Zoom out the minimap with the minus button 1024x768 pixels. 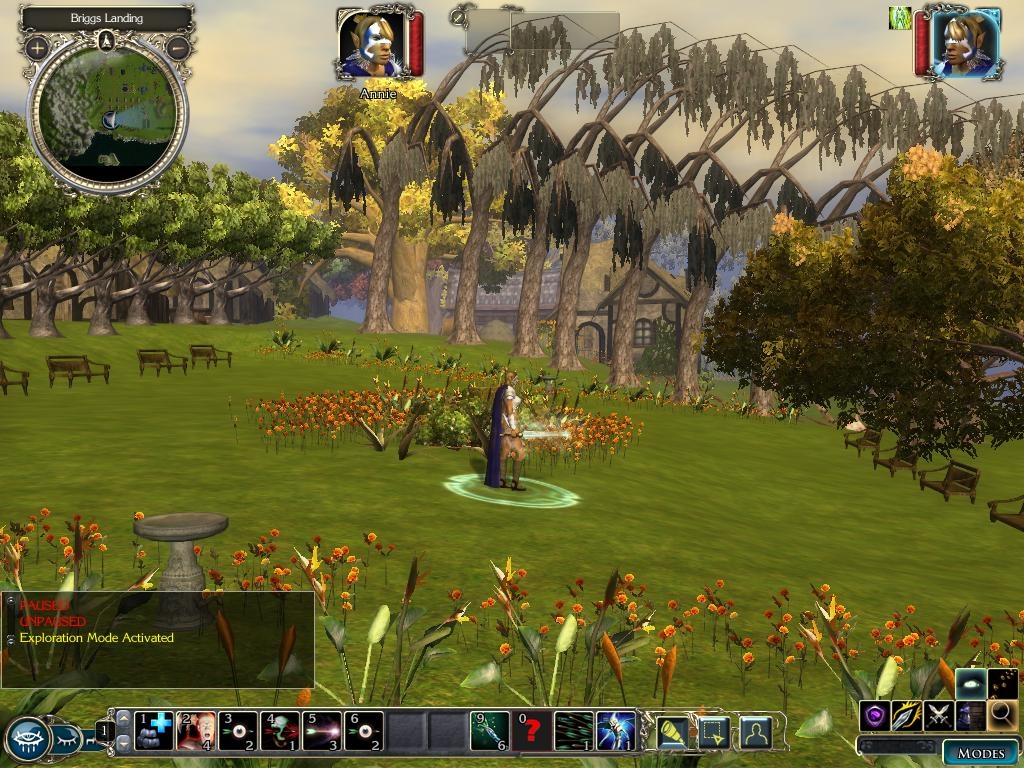(x=178, y=47)
